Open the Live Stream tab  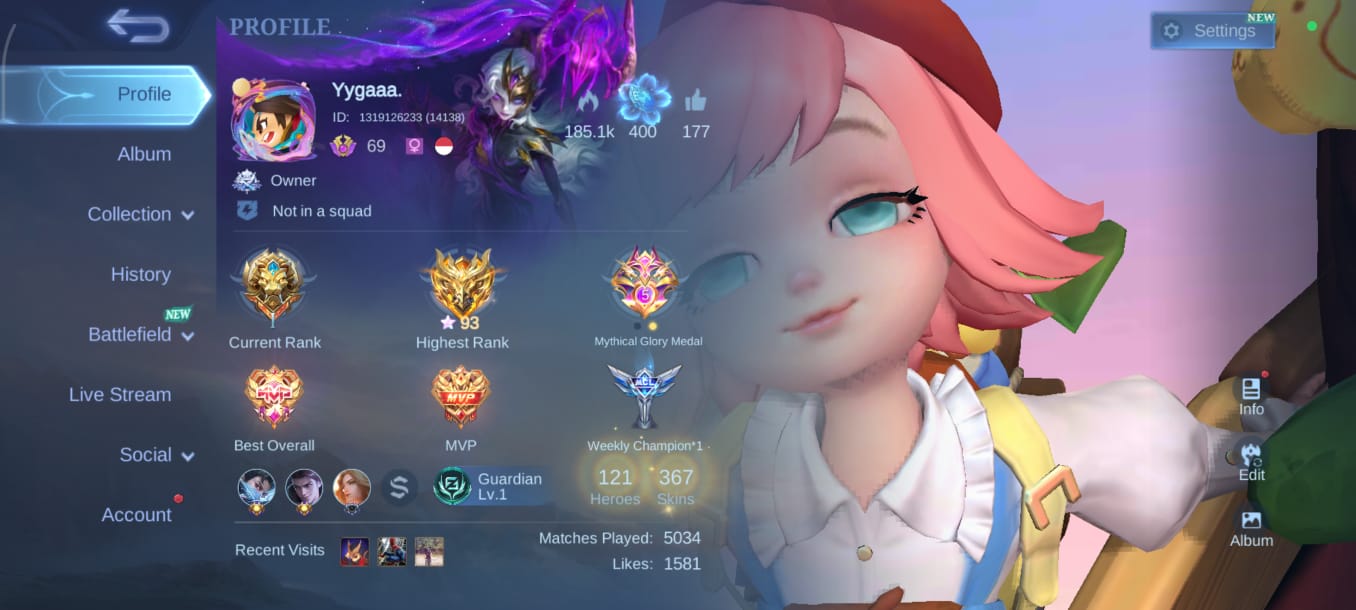tap(120, 394)
